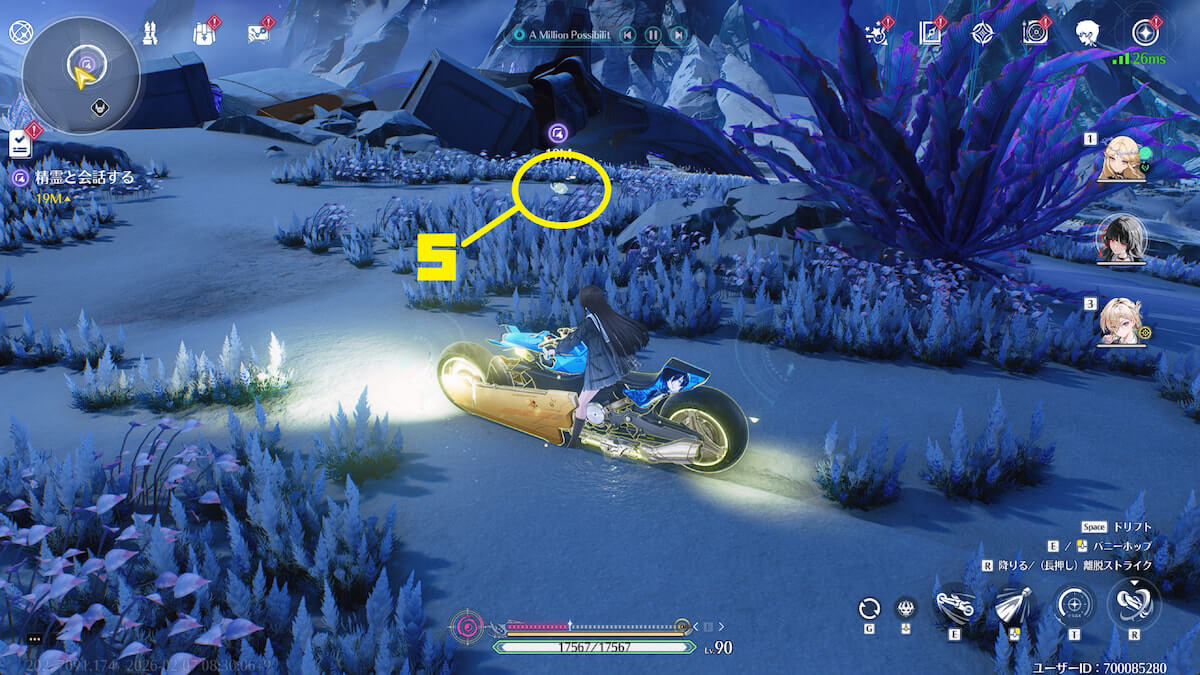
Task: Switch to the dark-haired party member
Action: [x=1121, y=238]
